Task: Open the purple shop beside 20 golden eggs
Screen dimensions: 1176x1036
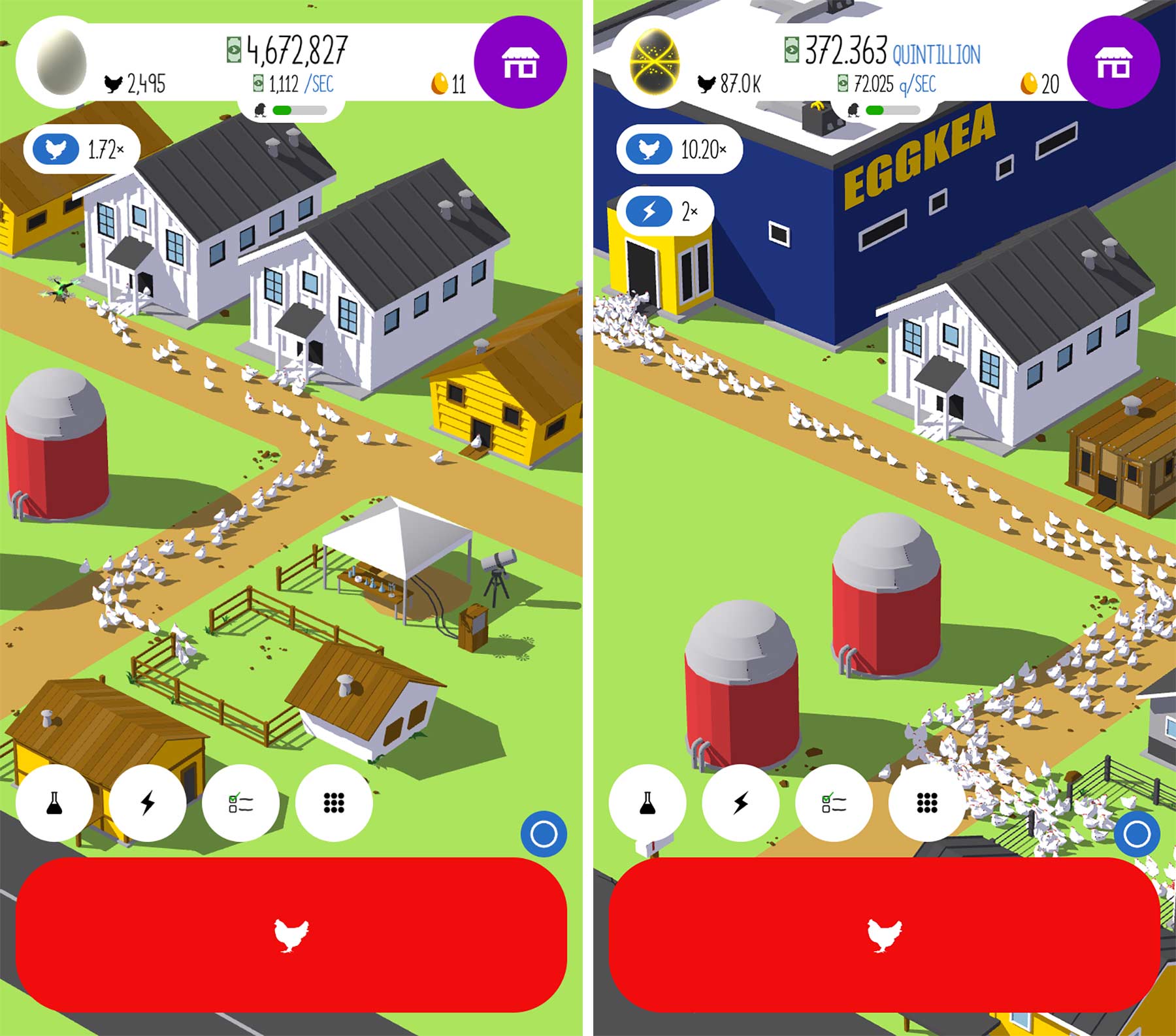Action: click(1113, 62)
